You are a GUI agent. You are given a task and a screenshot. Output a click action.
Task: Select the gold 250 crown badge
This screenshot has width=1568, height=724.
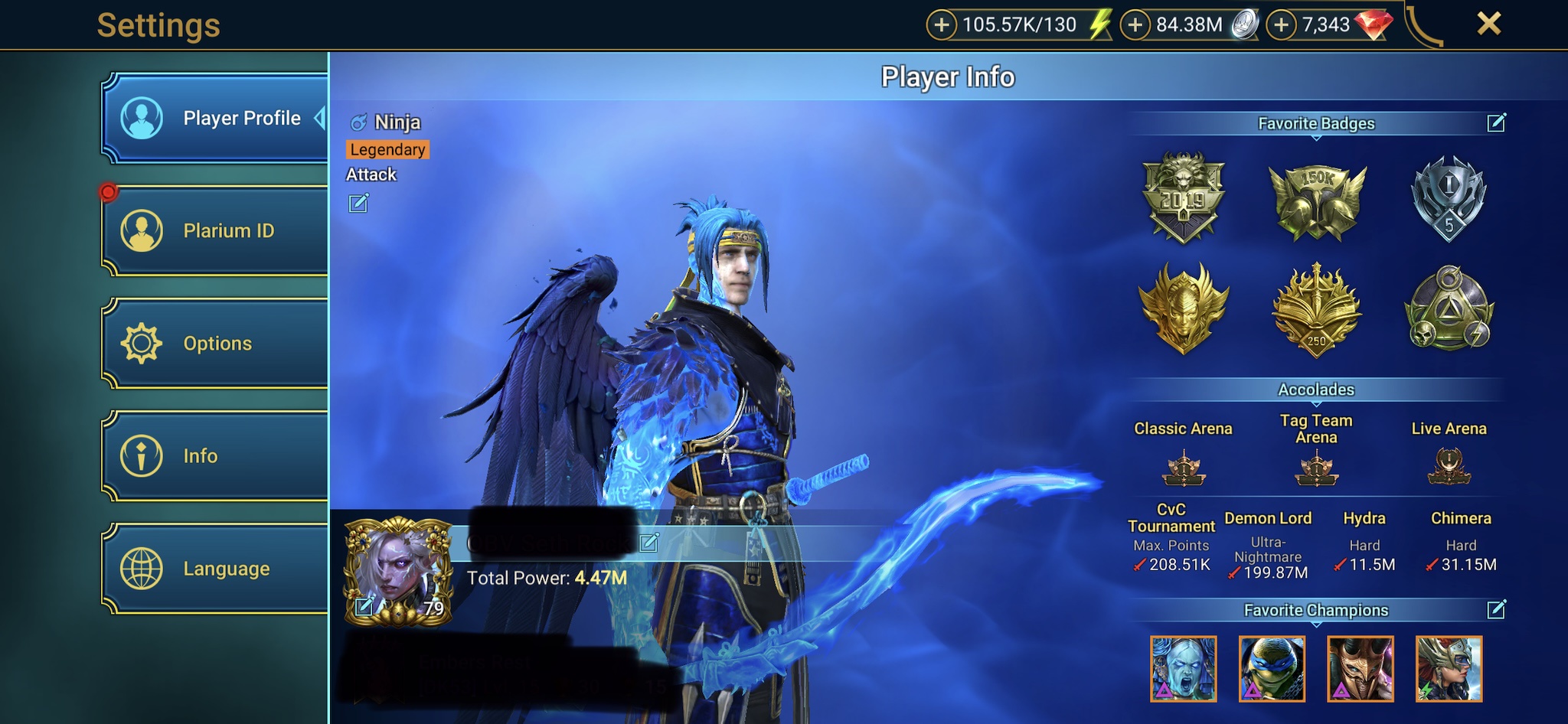click(1317, 311)
